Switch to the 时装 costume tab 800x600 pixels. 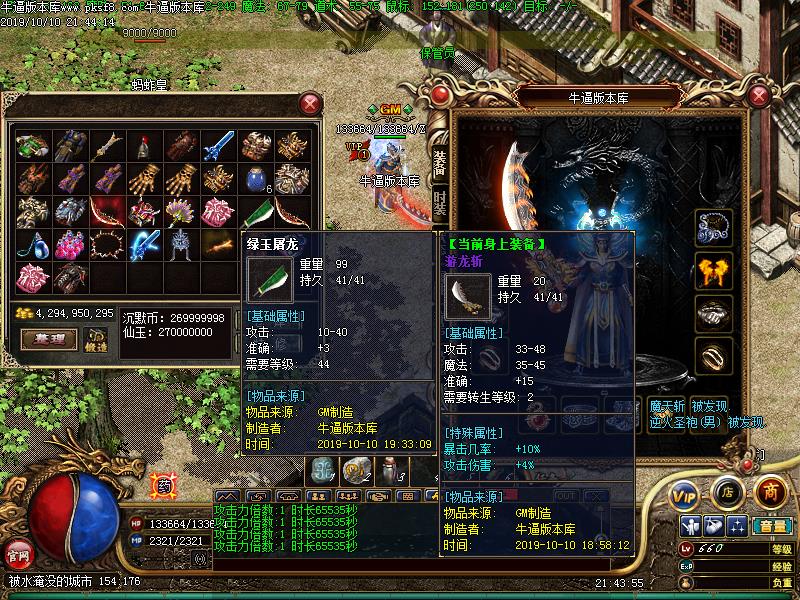click(x=440, y=203)
